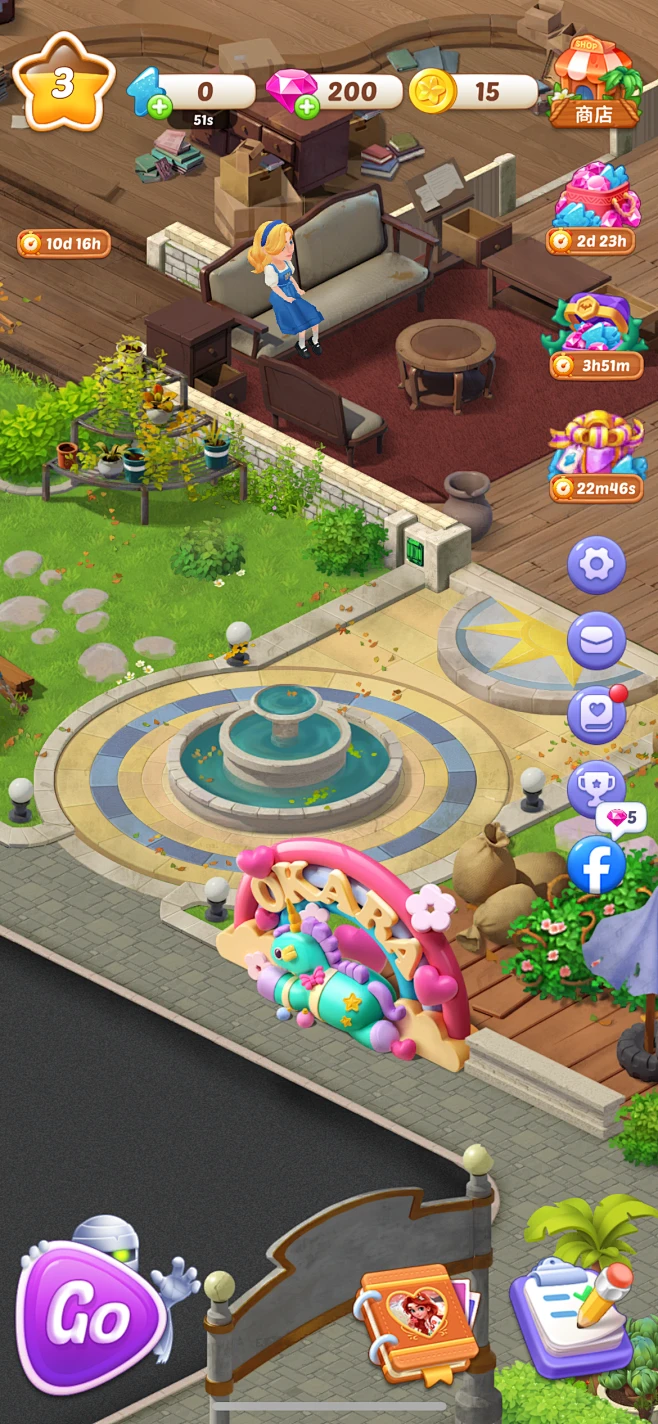Open the orange storybook album
This screenshot has height=1424, width=658.
(x=420, y=1322)
